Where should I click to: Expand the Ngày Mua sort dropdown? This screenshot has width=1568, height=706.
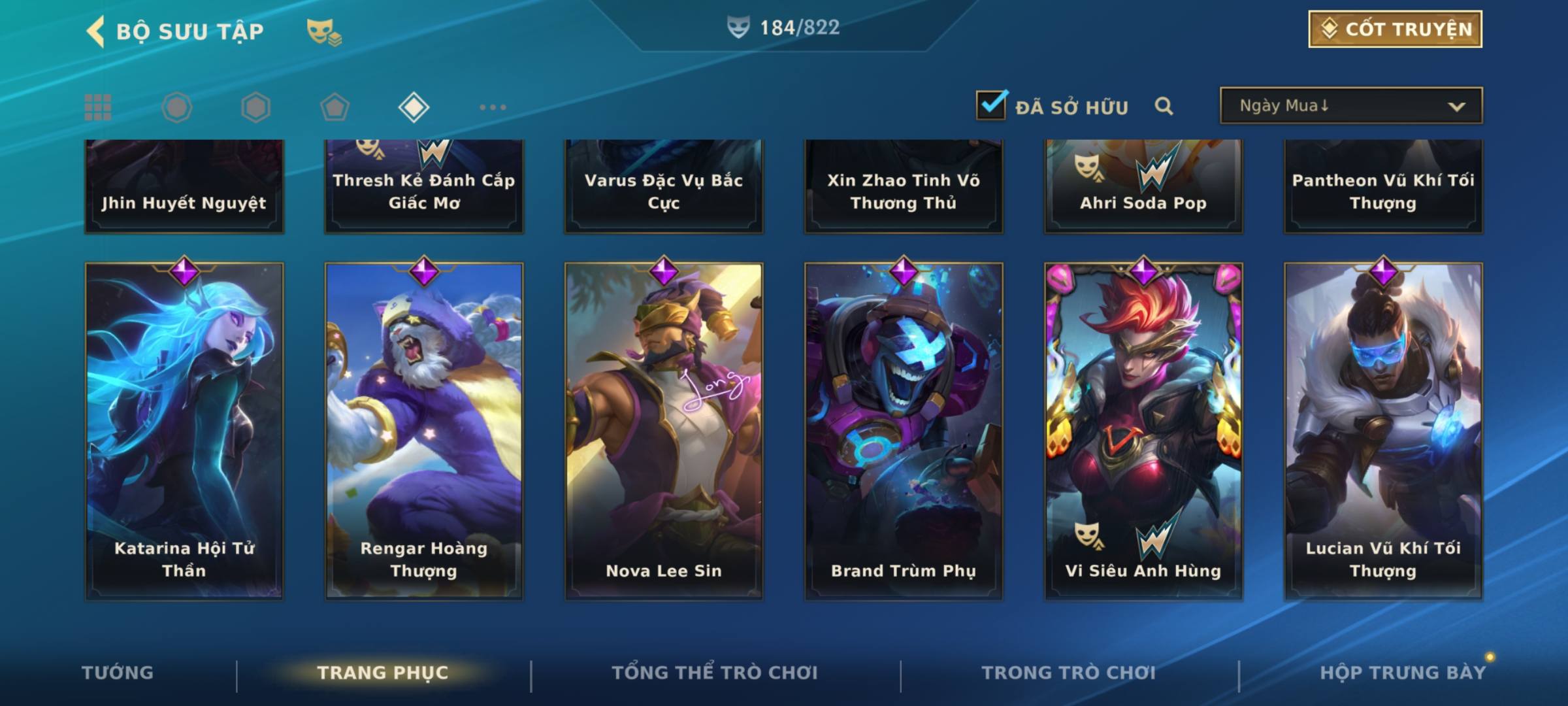(x=1350, y=106)
